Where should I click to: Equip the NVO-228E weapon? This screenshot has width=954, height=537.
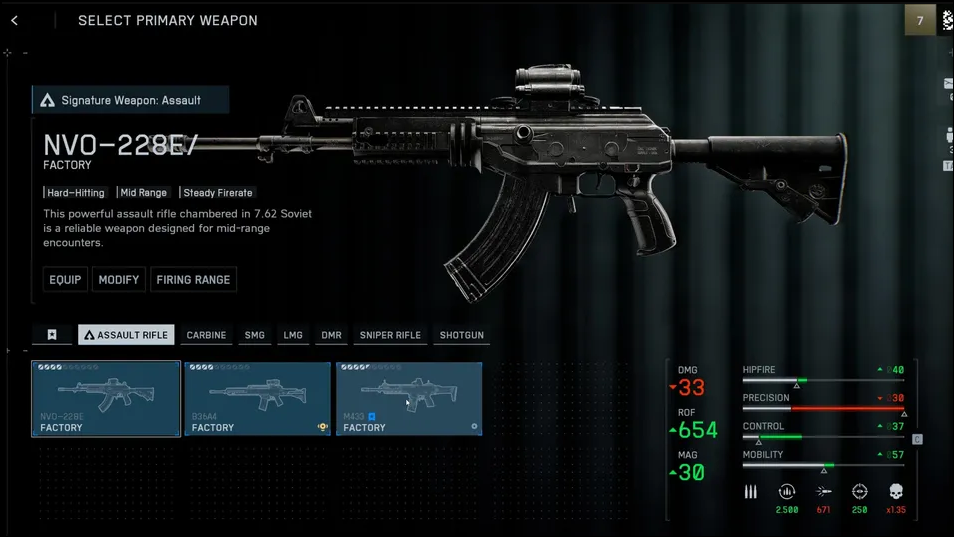coord(65,280)
